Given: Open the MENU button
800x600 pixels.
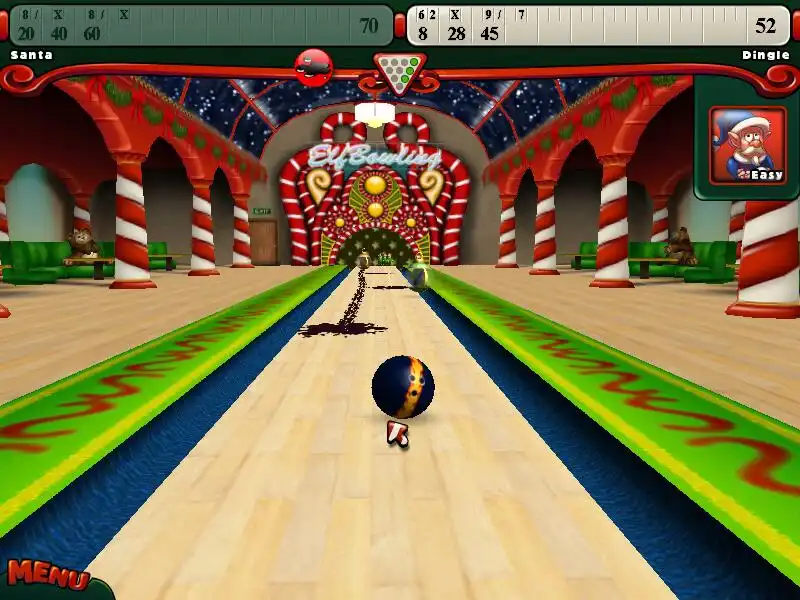Looking at the screenshot, I should click(46, 576).
